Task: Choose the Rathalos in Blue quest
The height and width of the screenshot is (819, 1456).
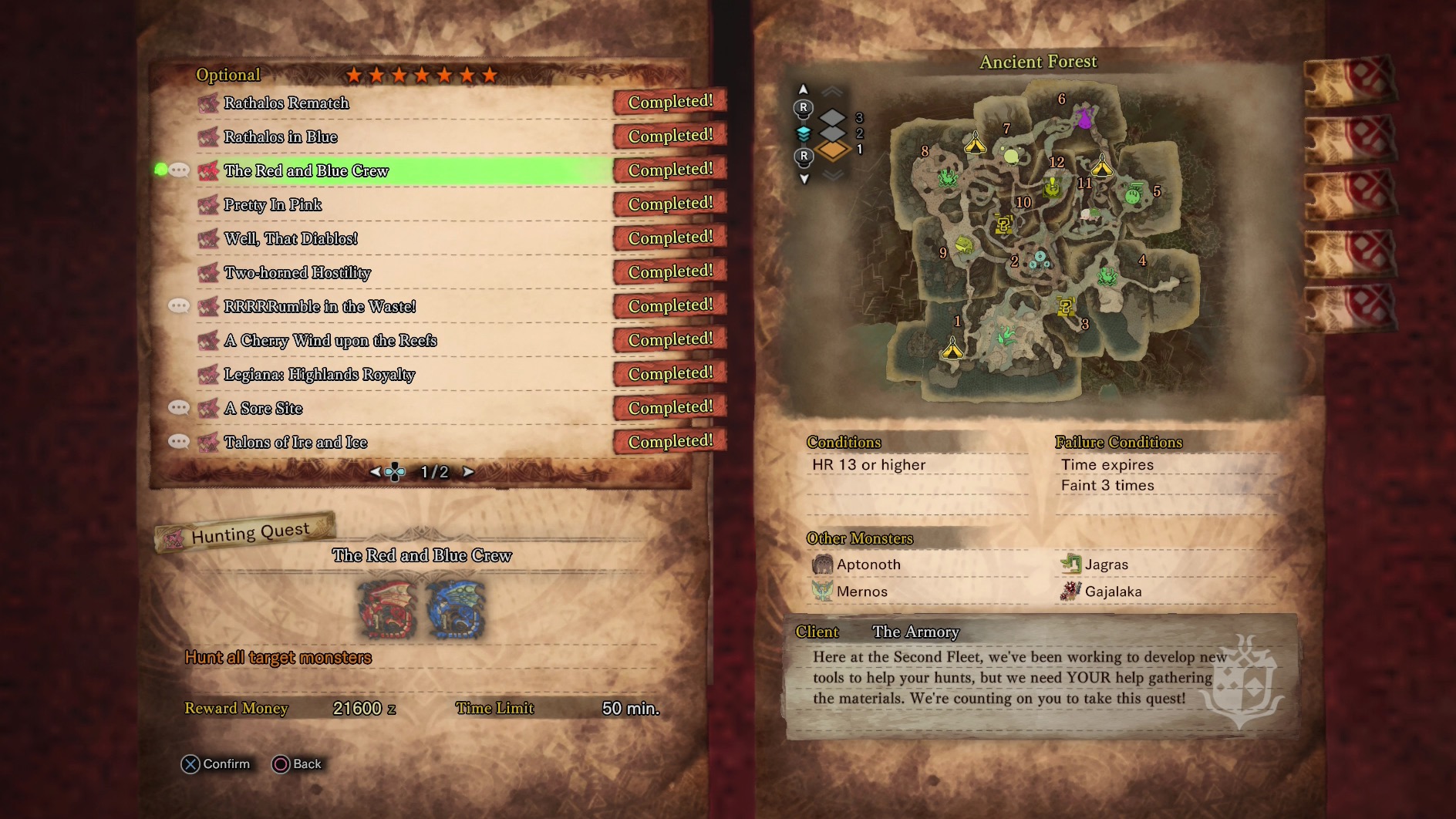Action: pyautogui.click(x=281, y=136)
